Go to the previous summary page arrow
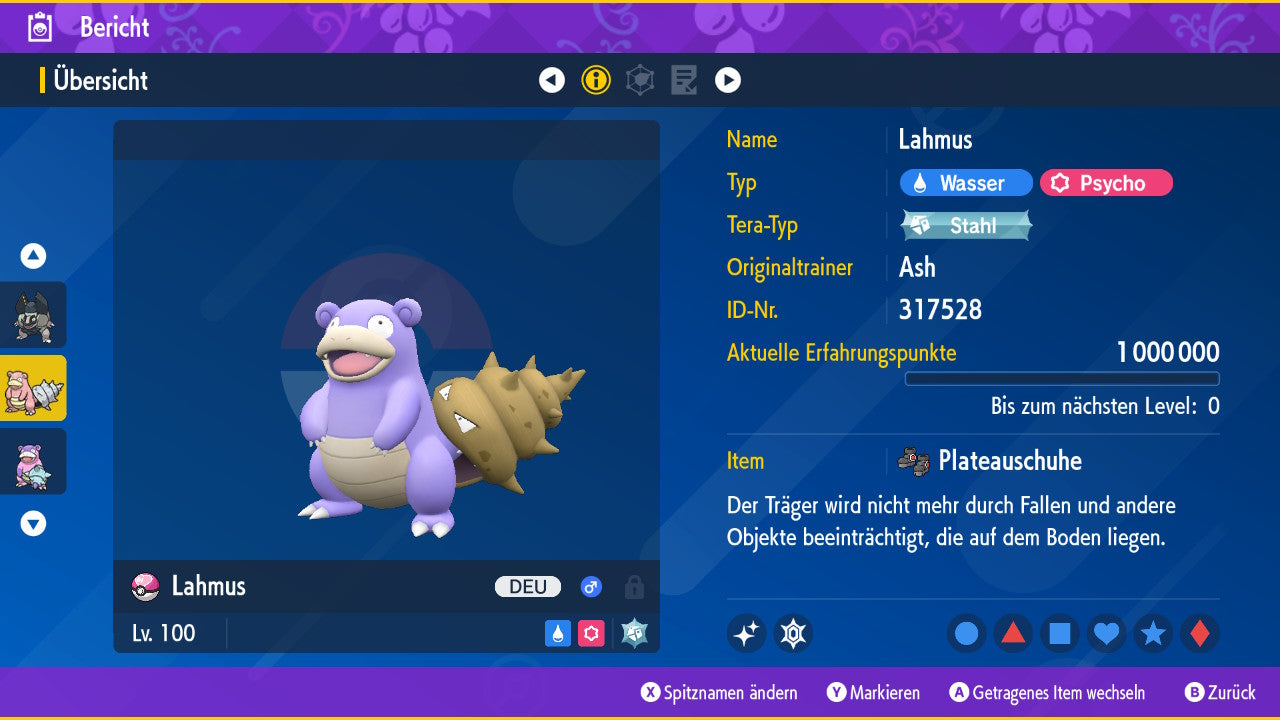The height and width of the screenshot is (720, 1280). tap(552, 80)
